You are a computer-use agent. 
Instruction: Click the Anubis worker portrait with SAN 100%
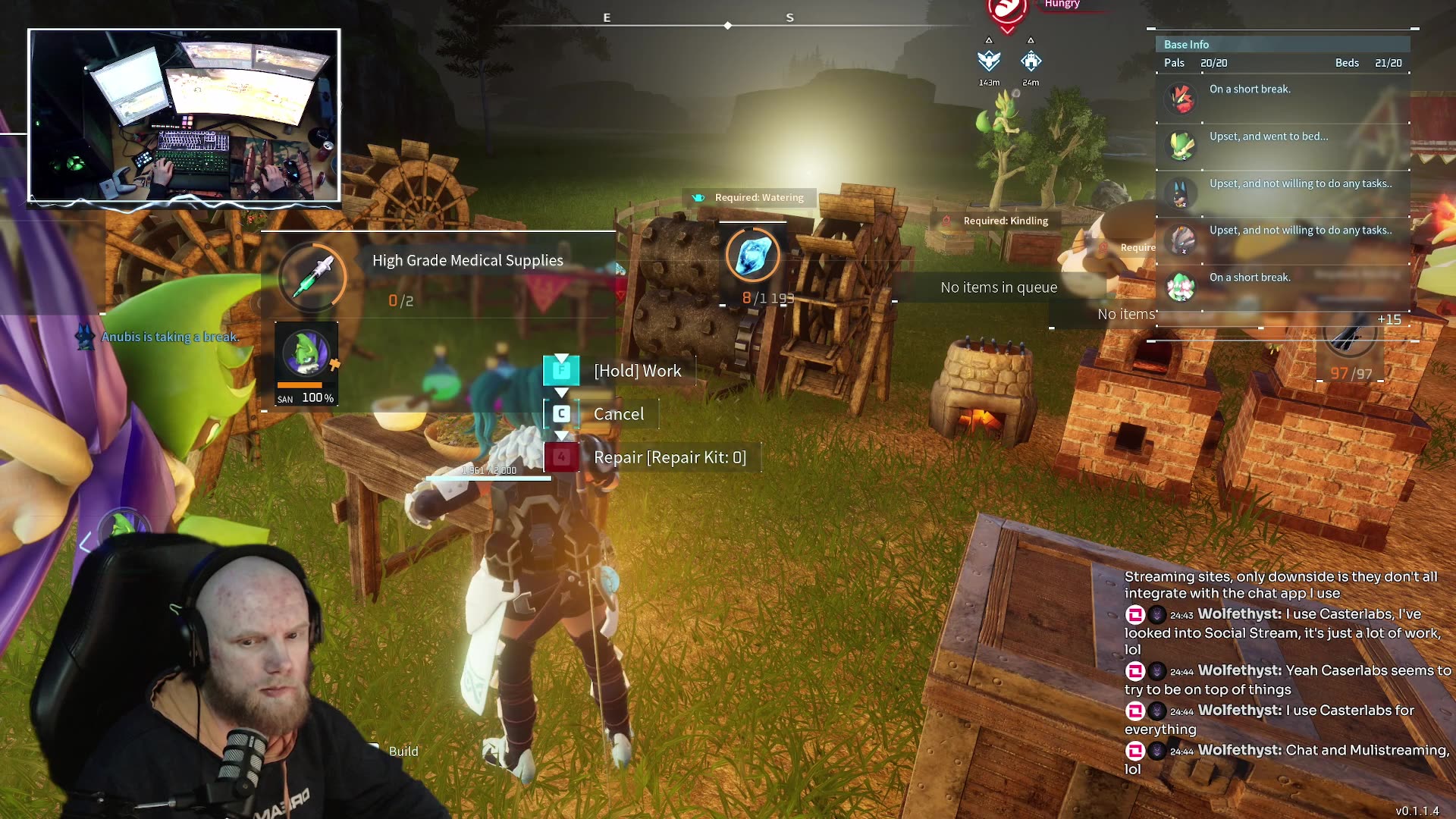306,354
